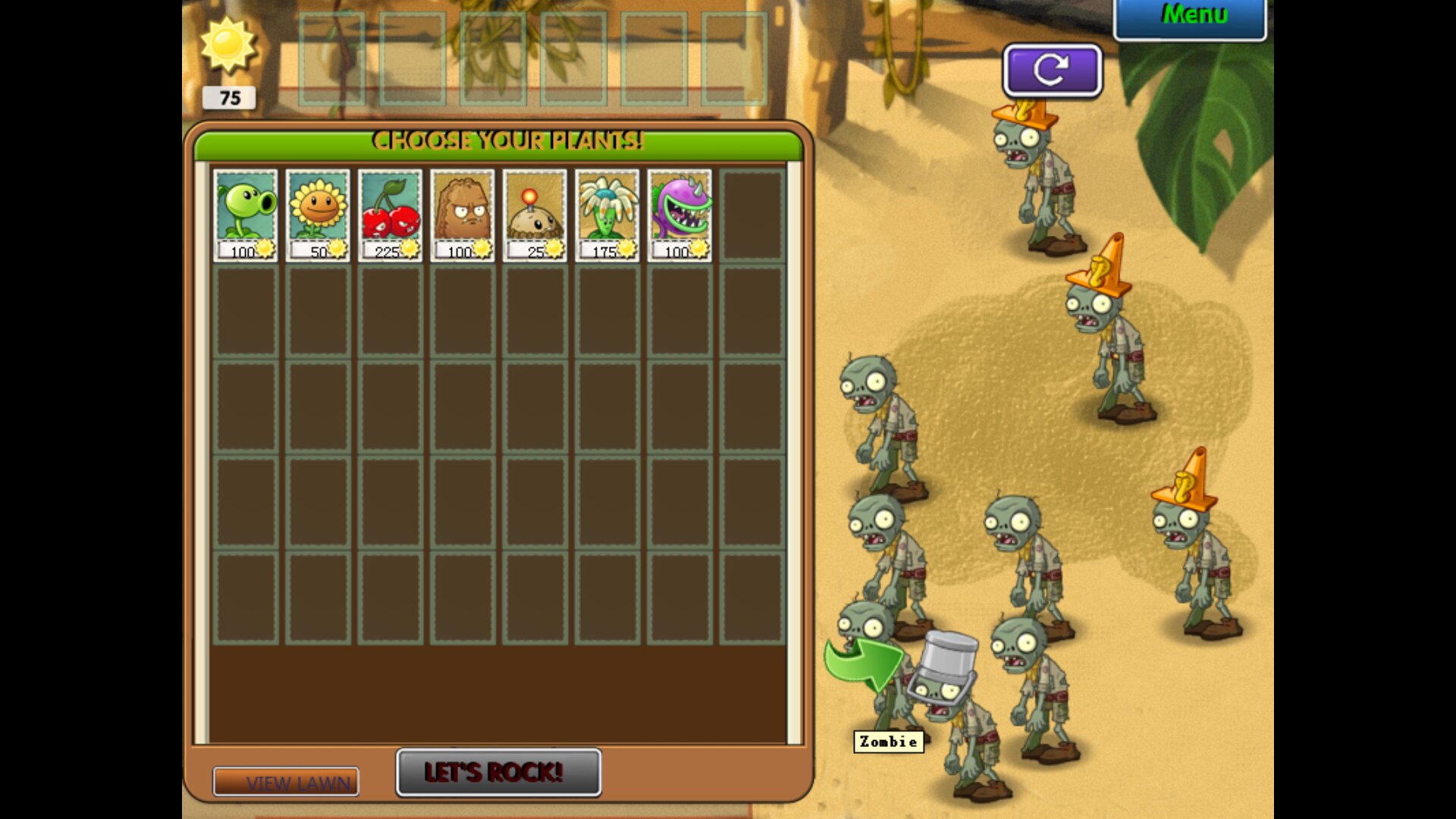This screenshot has width=1456, height=819.
Task: Pick the purple Chomper seed packet
Action: click(679, 215)
